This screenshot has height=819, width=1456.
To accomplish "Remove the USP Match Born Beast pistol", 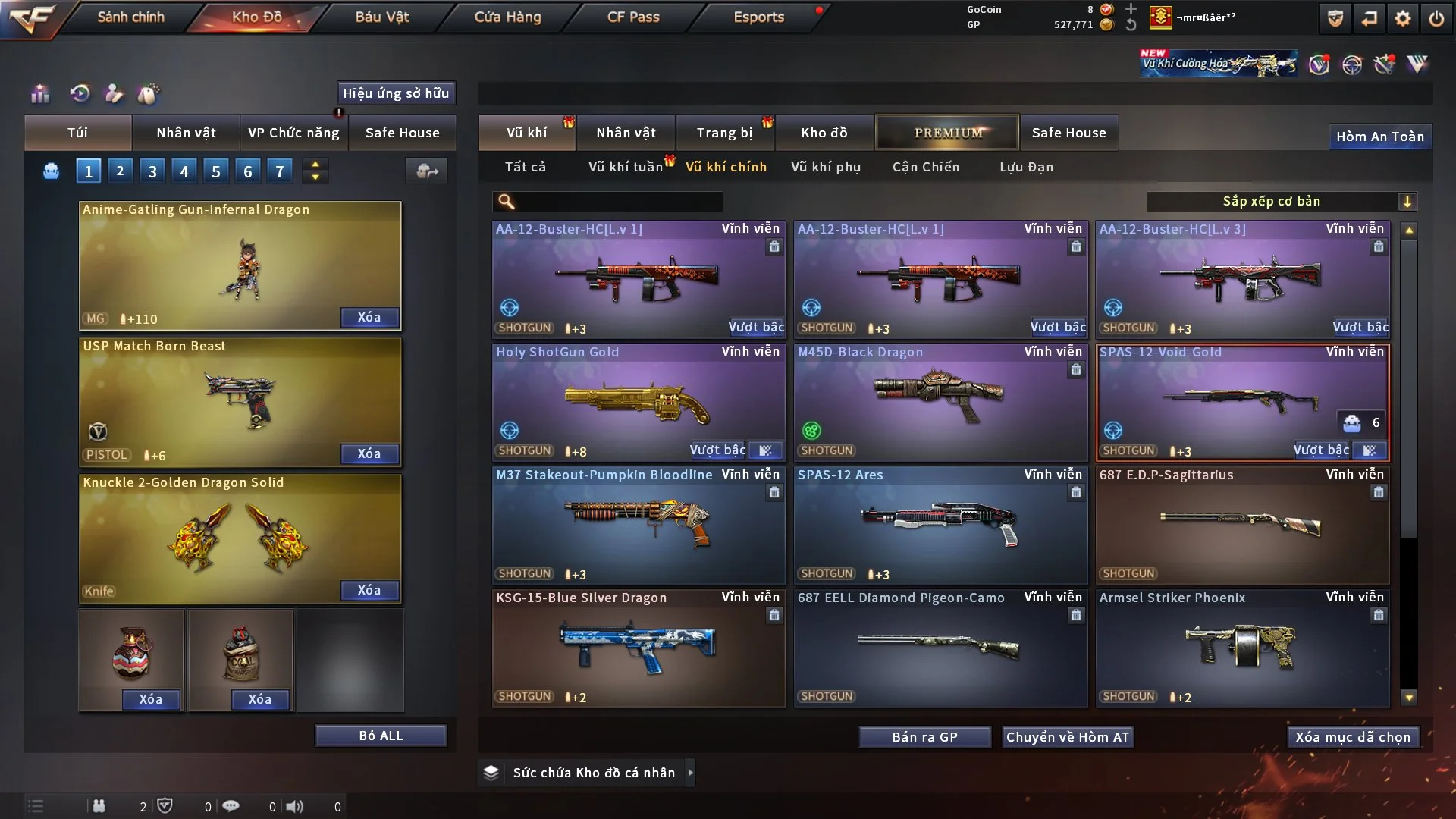I will 369,453.
